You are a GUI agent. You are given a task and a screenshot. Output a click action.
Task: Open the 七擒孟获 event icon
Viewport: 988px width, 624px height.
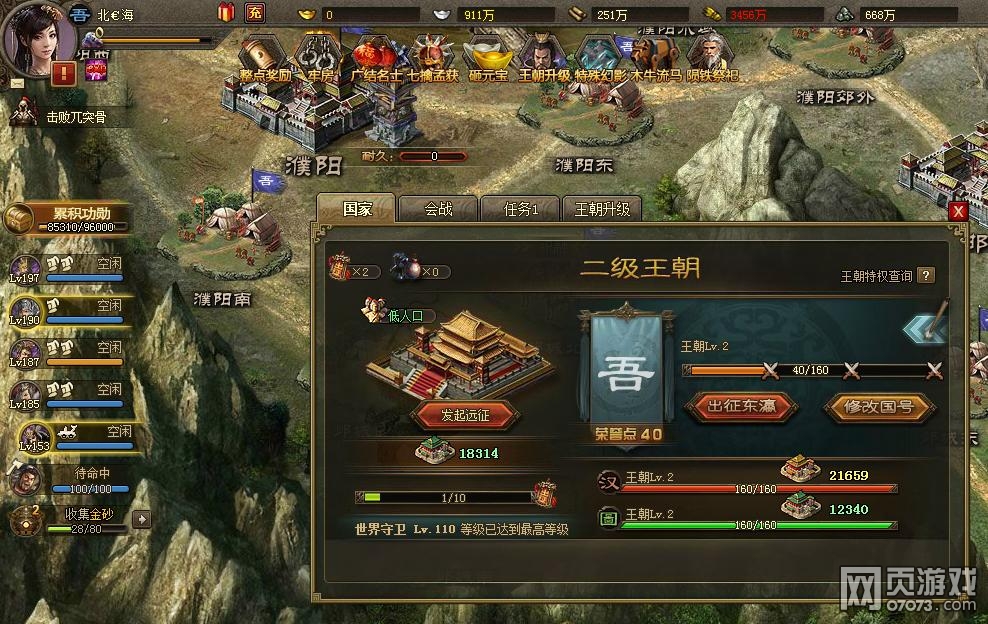coord(433,56)
